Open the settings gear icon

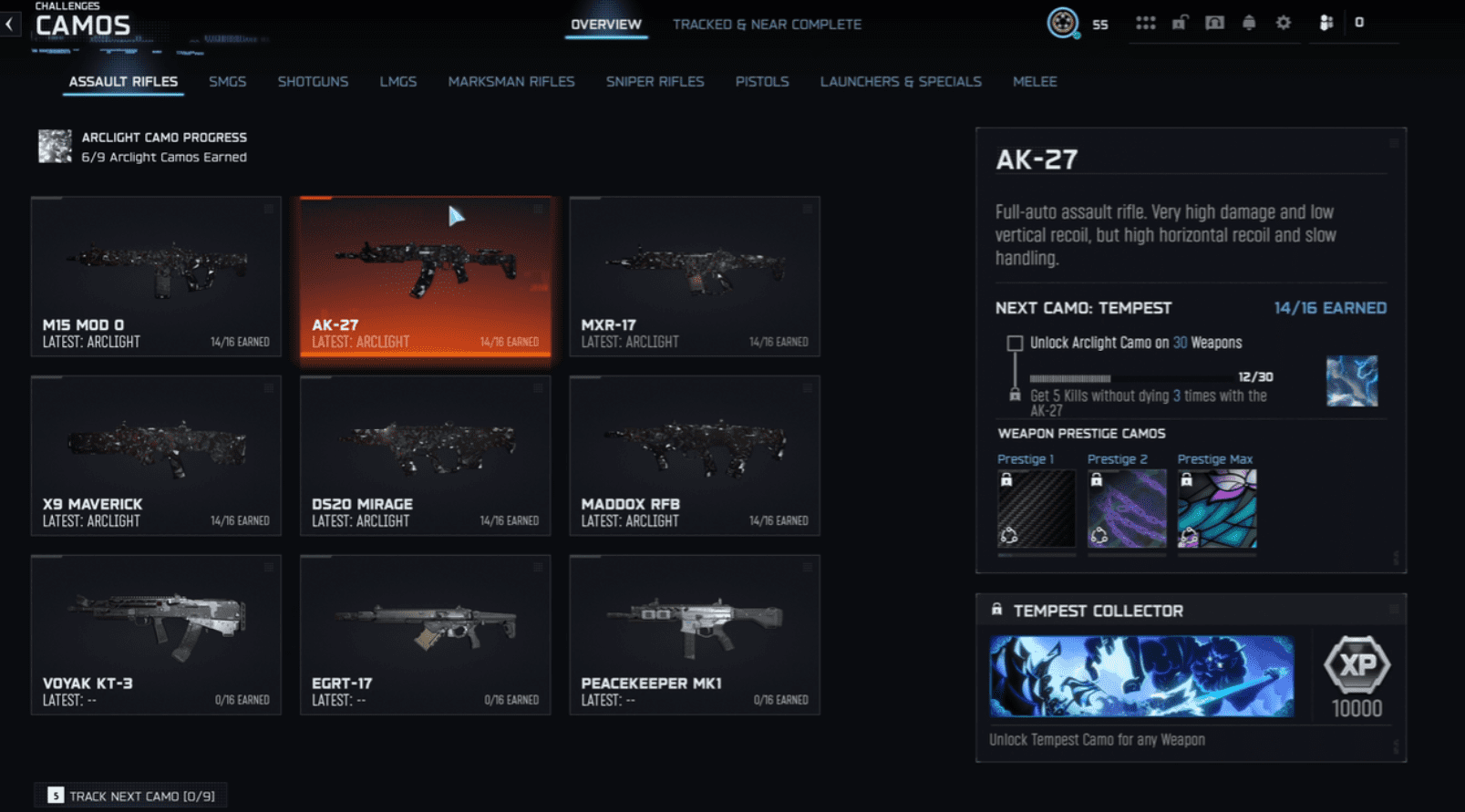point(1284,25)
